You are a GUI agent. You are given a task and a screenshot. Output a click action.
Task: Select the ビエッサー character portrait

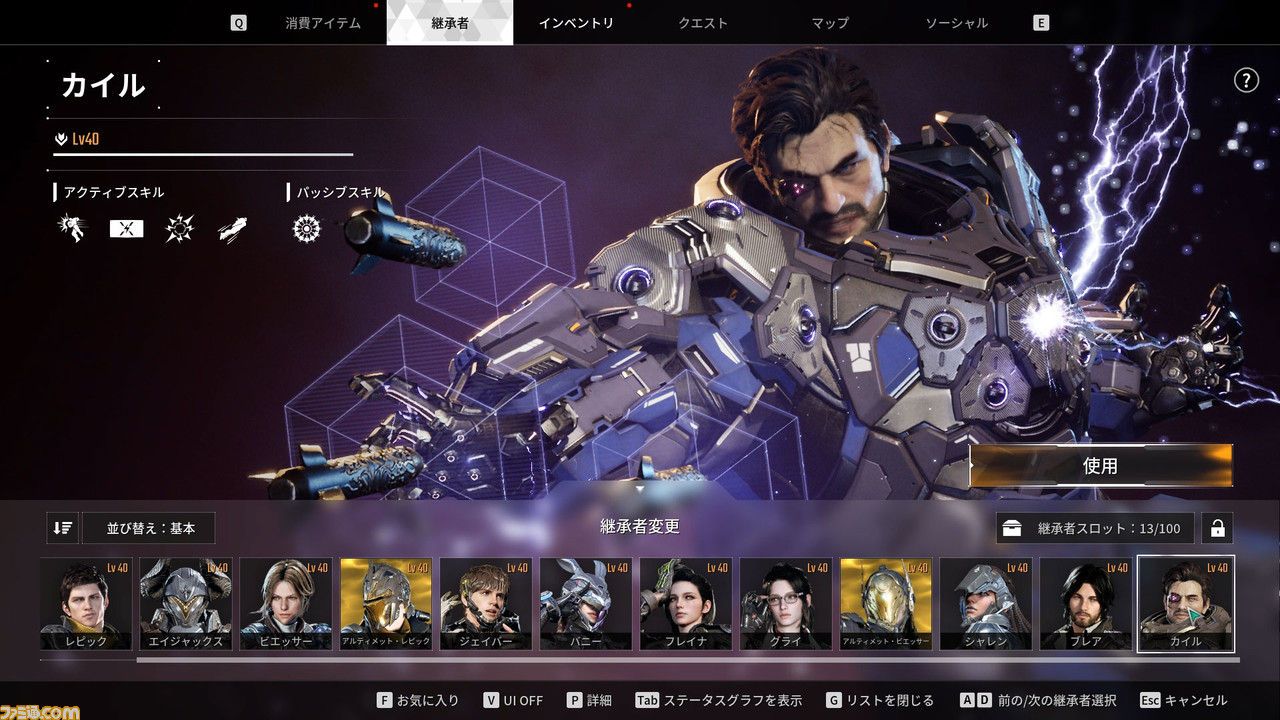[286, 604]
